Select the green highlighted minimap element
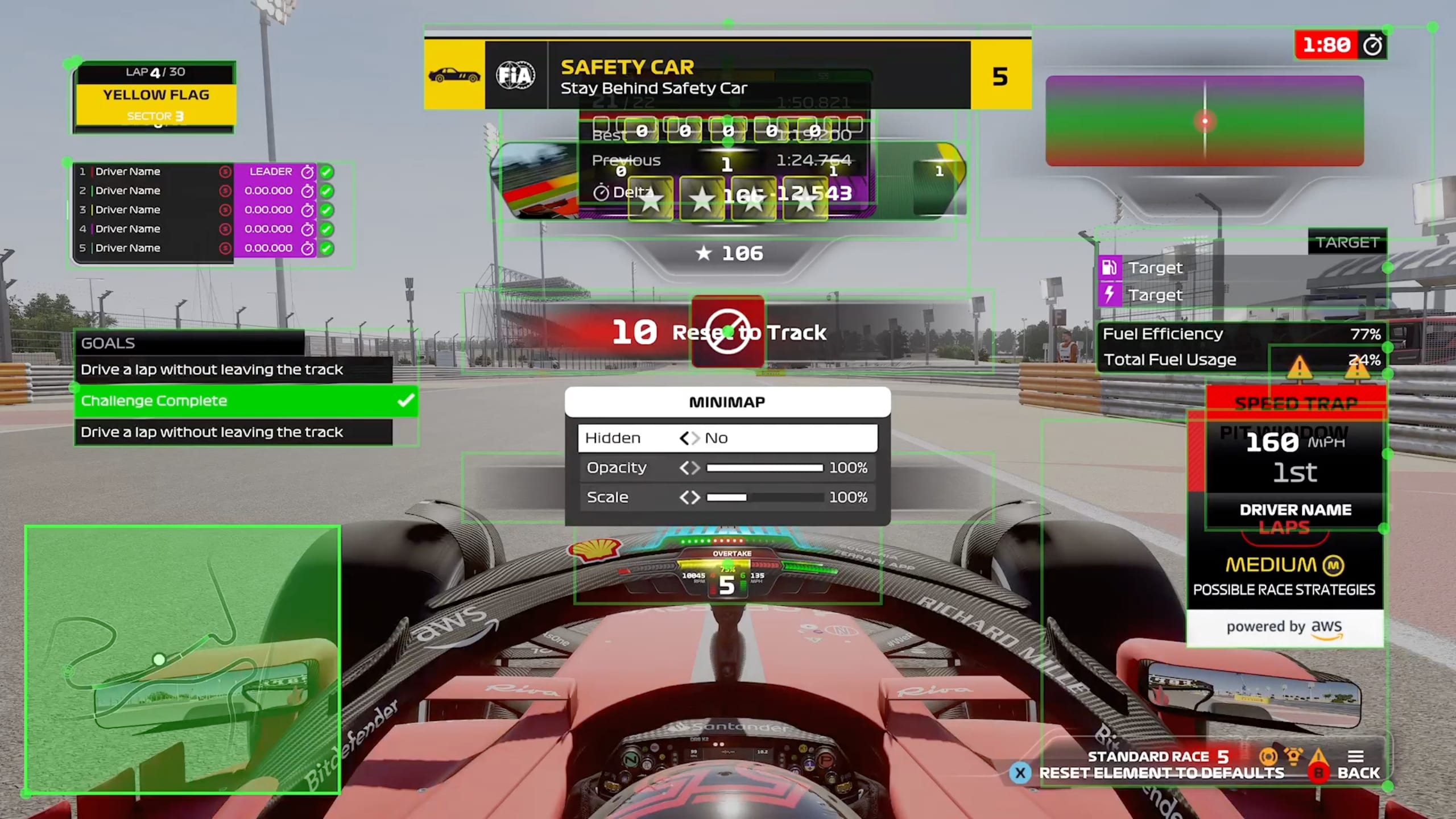This screenshot has height=819, width=1456. tap(183, 659)
